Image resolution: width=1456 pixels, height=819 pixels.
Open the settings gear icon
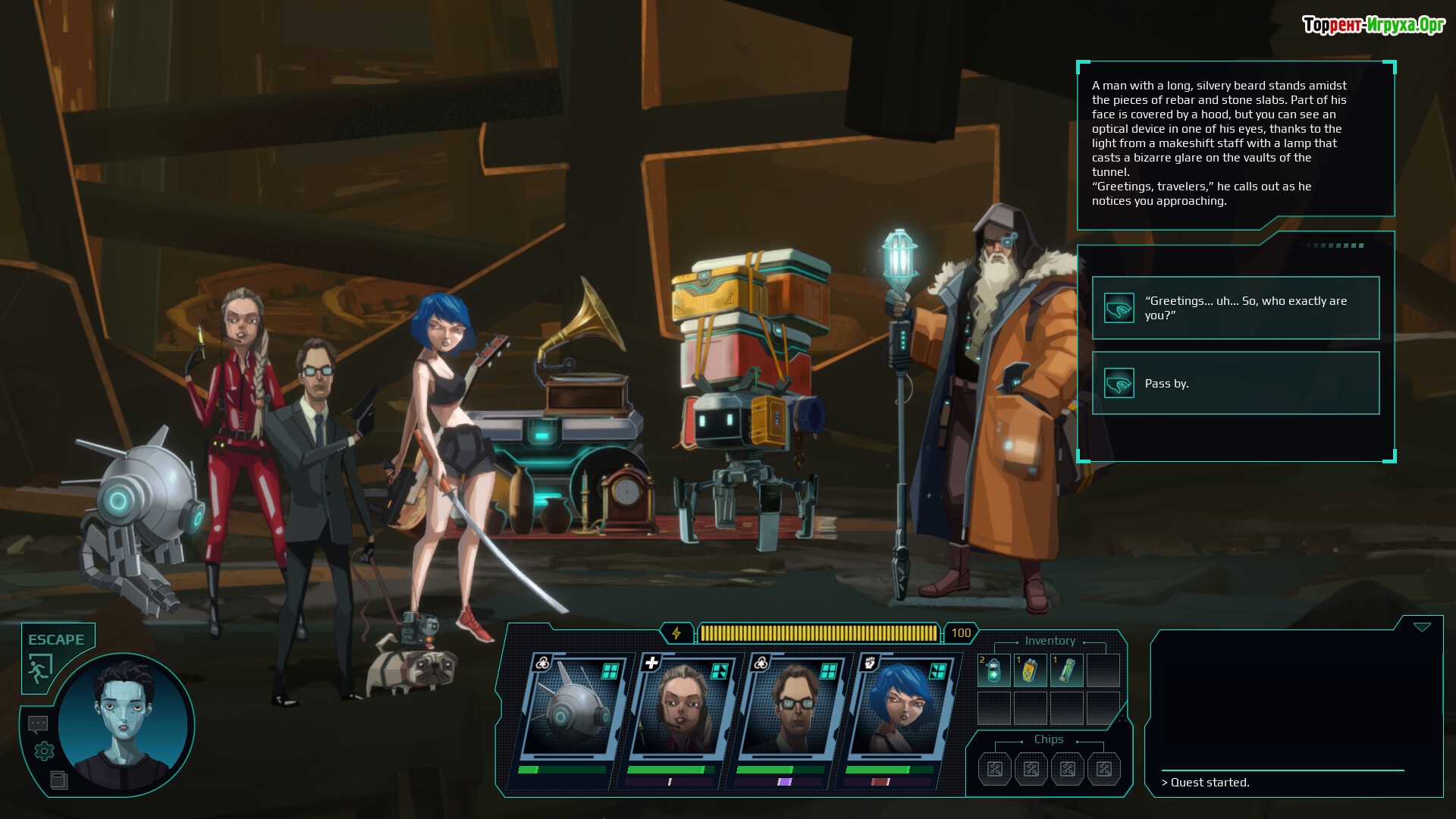44,751
